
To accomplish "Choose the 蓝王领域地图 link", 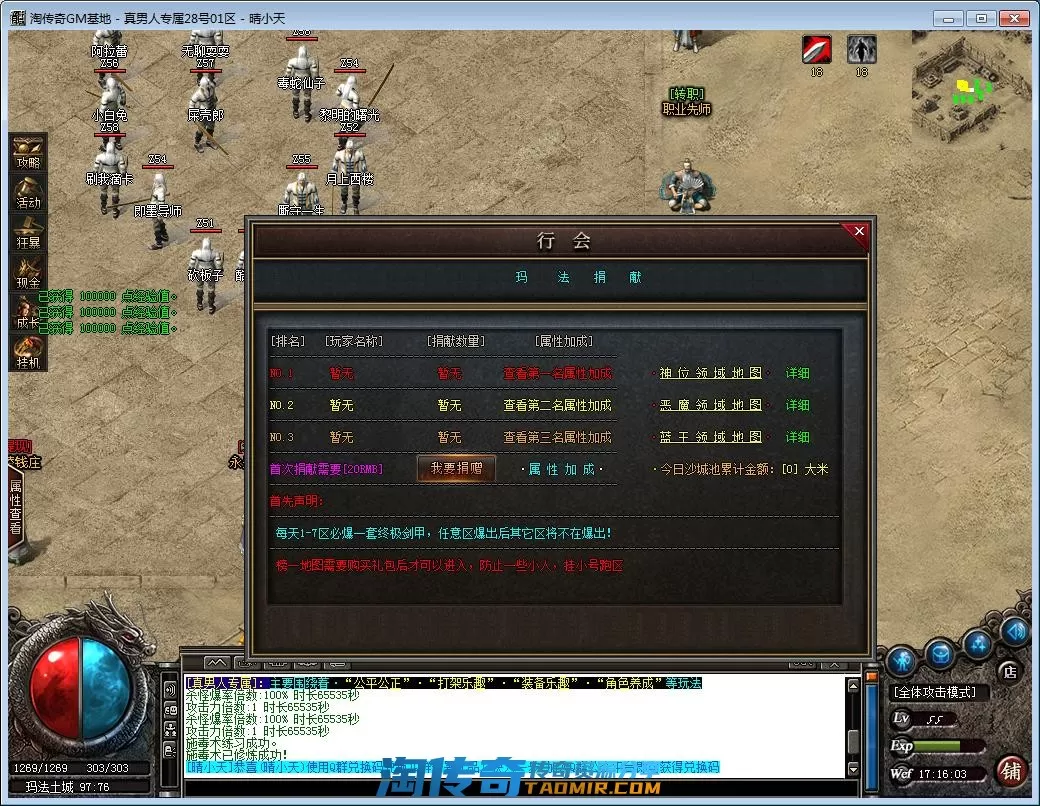I will 711,438.
